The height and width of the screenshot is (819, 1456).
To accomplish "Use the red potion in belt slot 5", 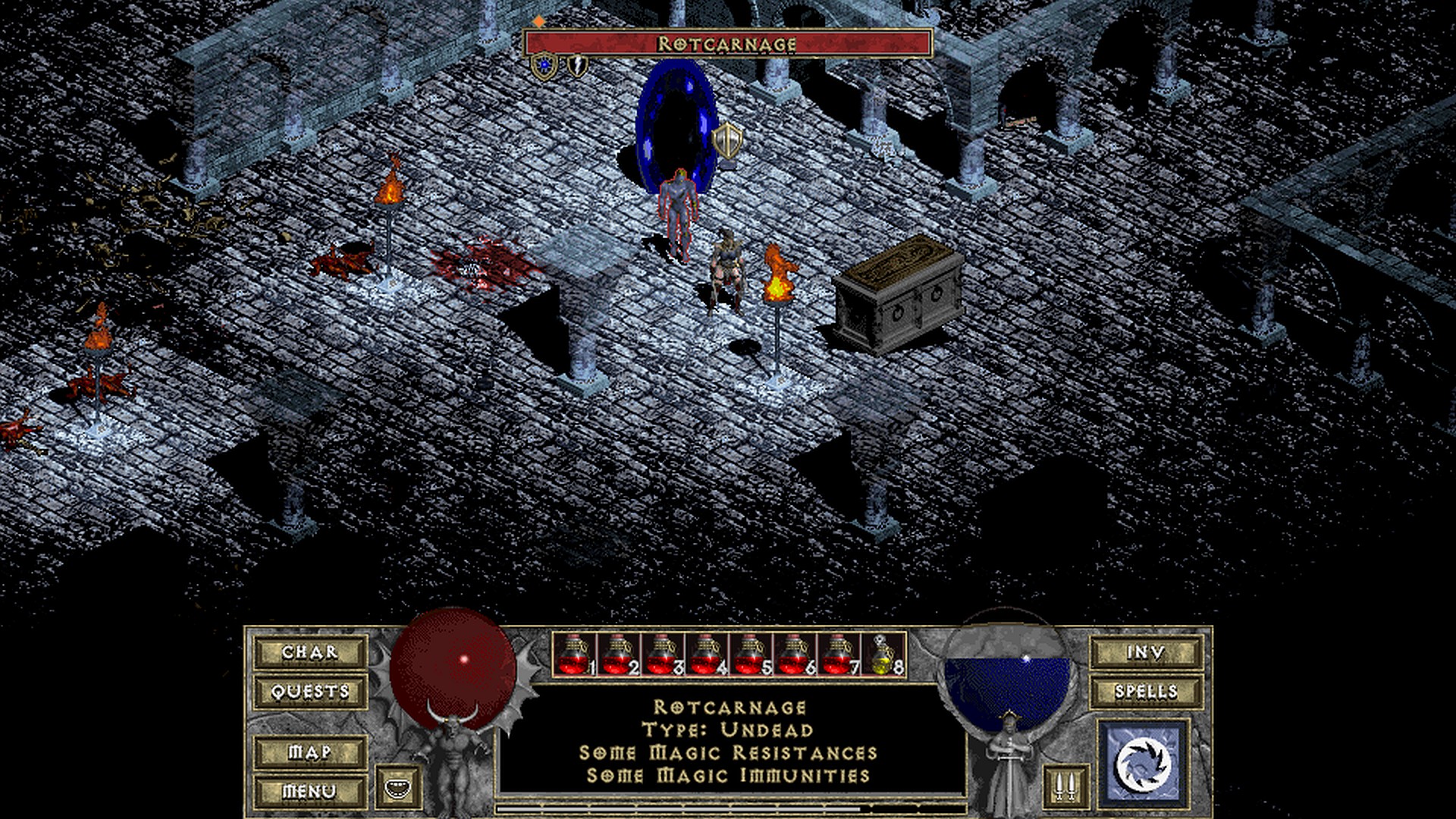I will tap(751, 654).
